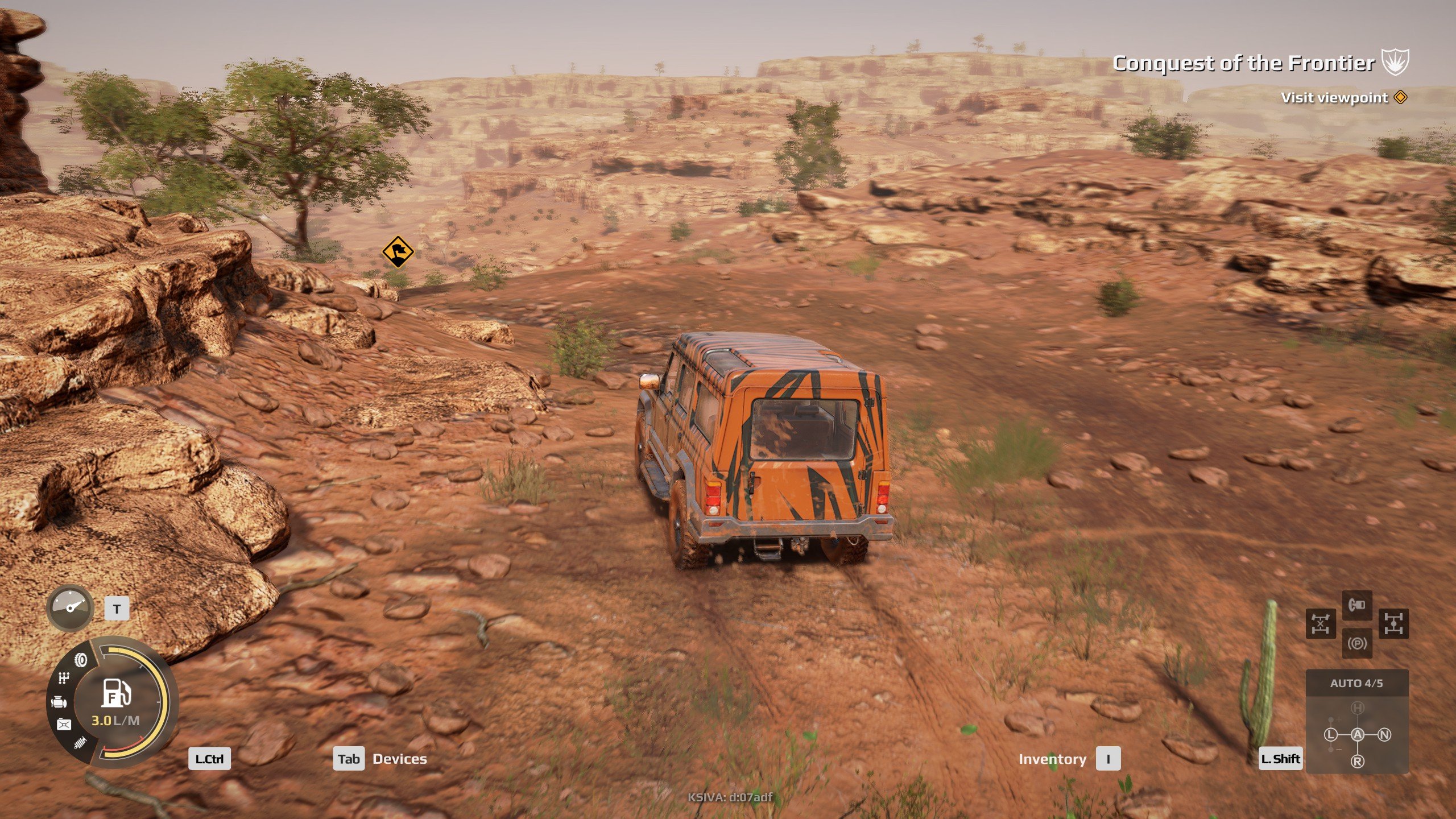1456x819 pixels.
Task: Open the Conquest of the Frontier quest tracker
Action: click(x=1243, y=63)
